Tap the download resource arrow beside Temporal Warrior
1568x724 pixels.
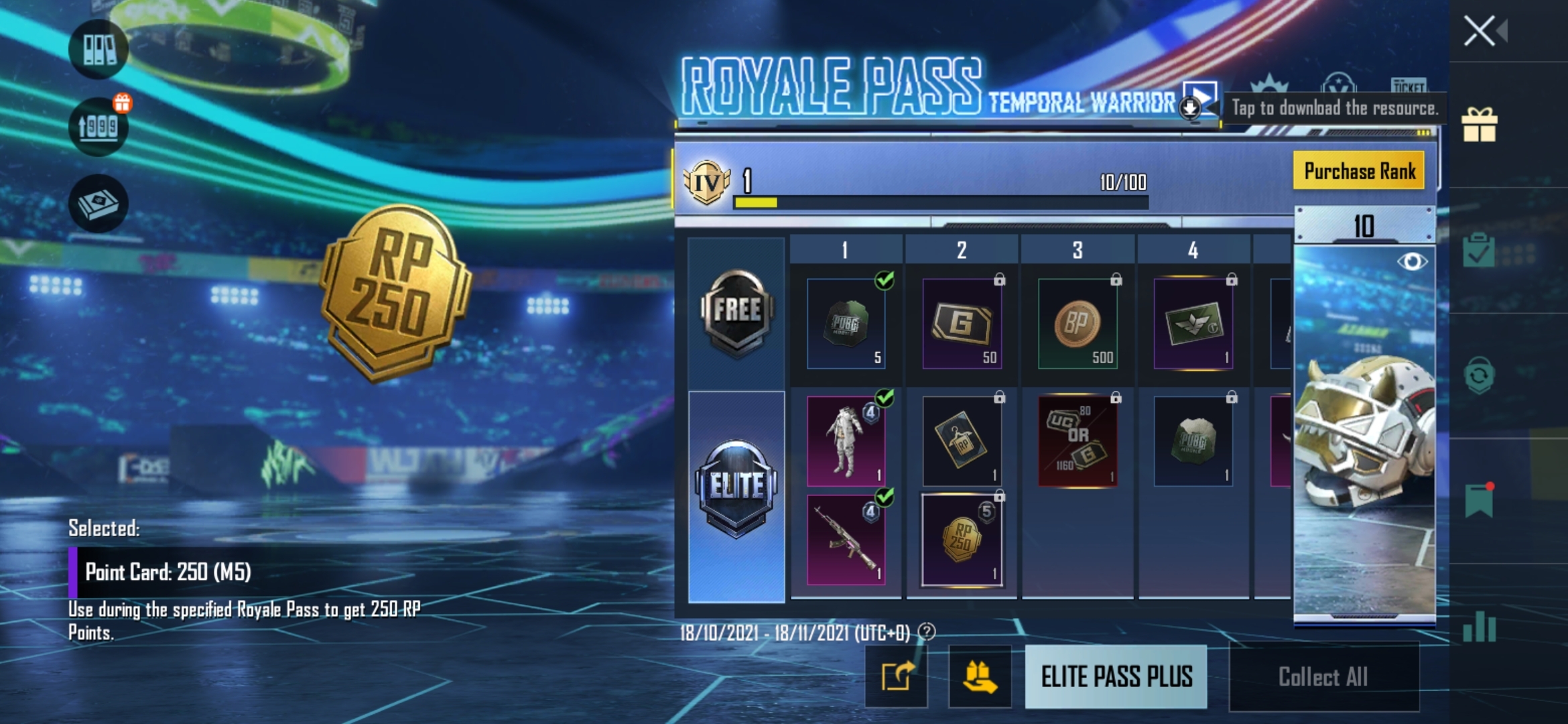1191,107
